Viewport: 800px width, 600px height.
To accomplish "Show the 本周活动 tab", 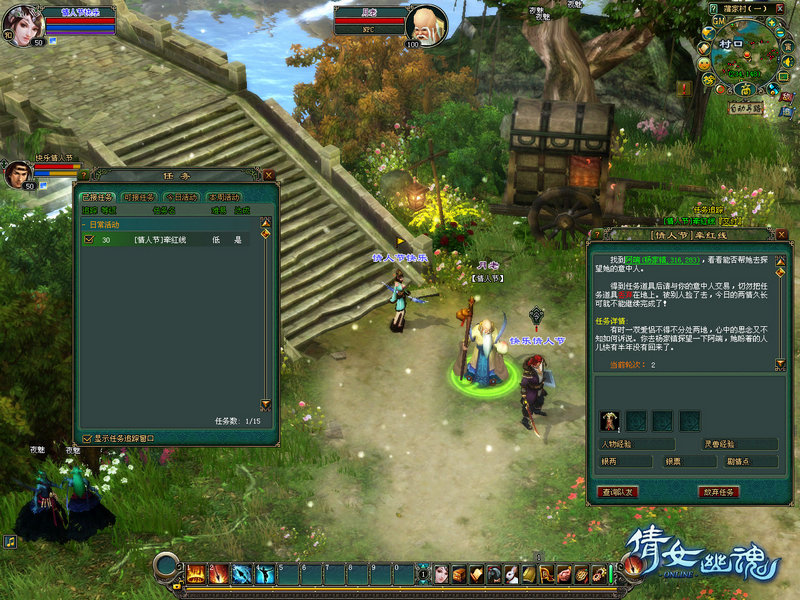I will pos(224,197).
